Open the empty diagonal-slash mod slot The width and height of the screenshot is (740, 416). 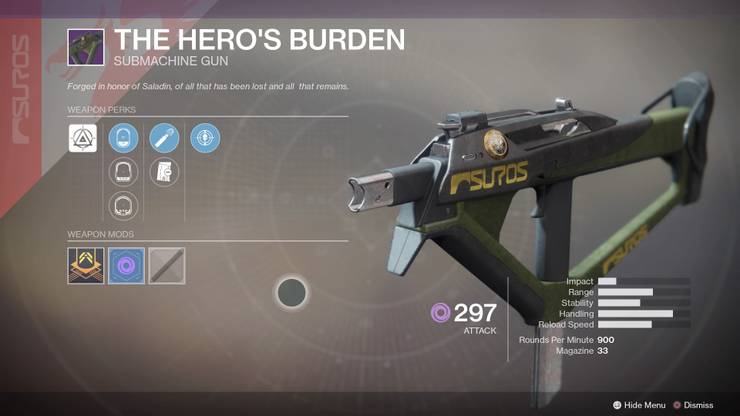pos(167,266)
